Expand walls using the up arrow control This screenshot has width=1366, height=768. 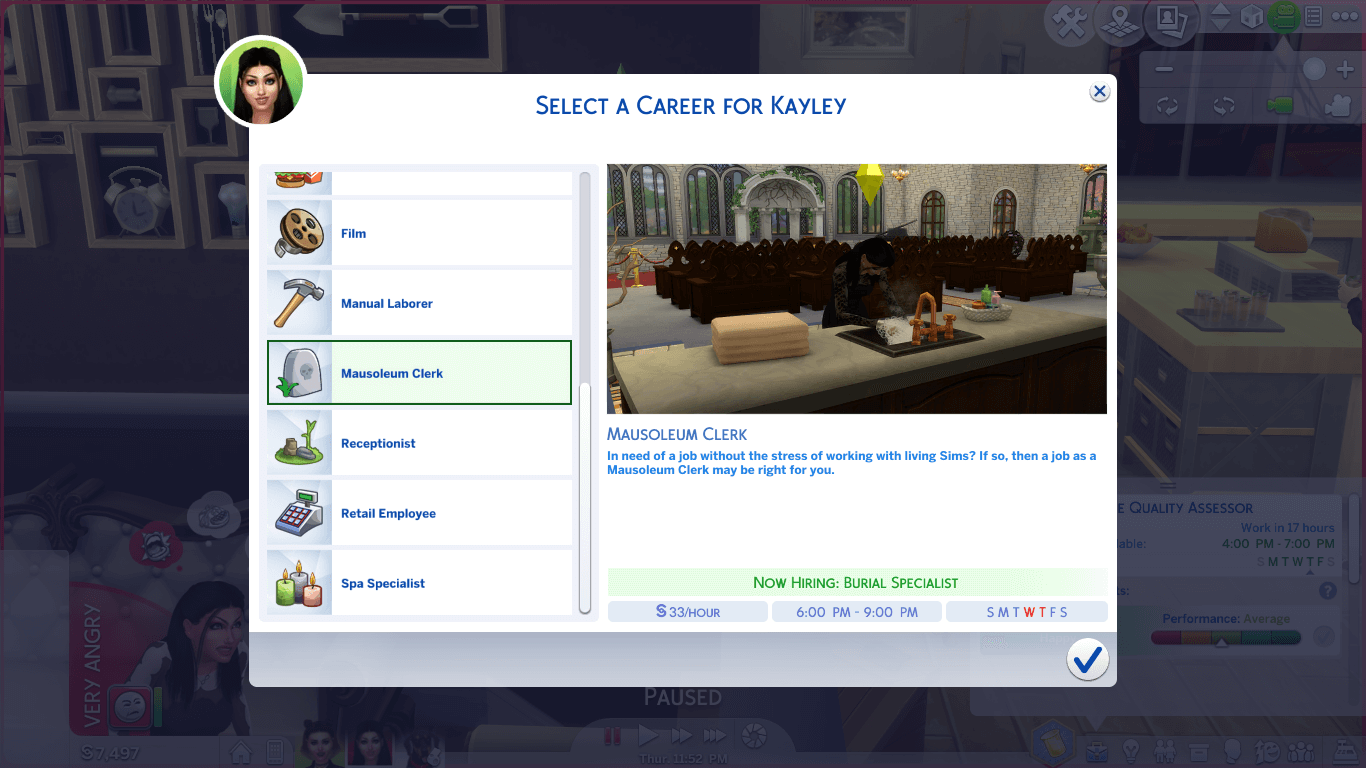point(1221,12)
